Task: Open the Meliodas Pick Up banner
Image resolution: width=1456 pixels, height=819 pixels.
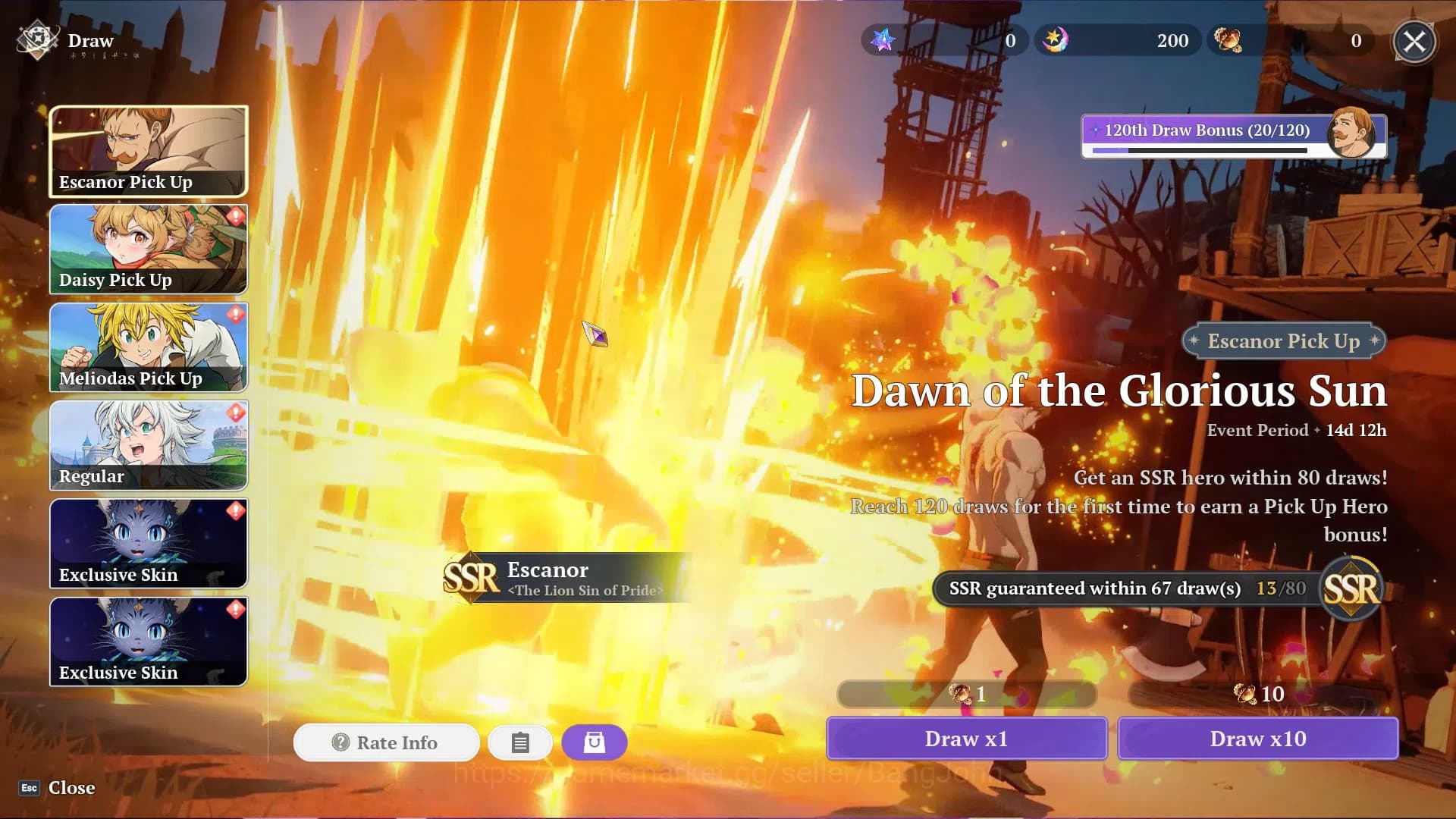Action: click(149, 347)
